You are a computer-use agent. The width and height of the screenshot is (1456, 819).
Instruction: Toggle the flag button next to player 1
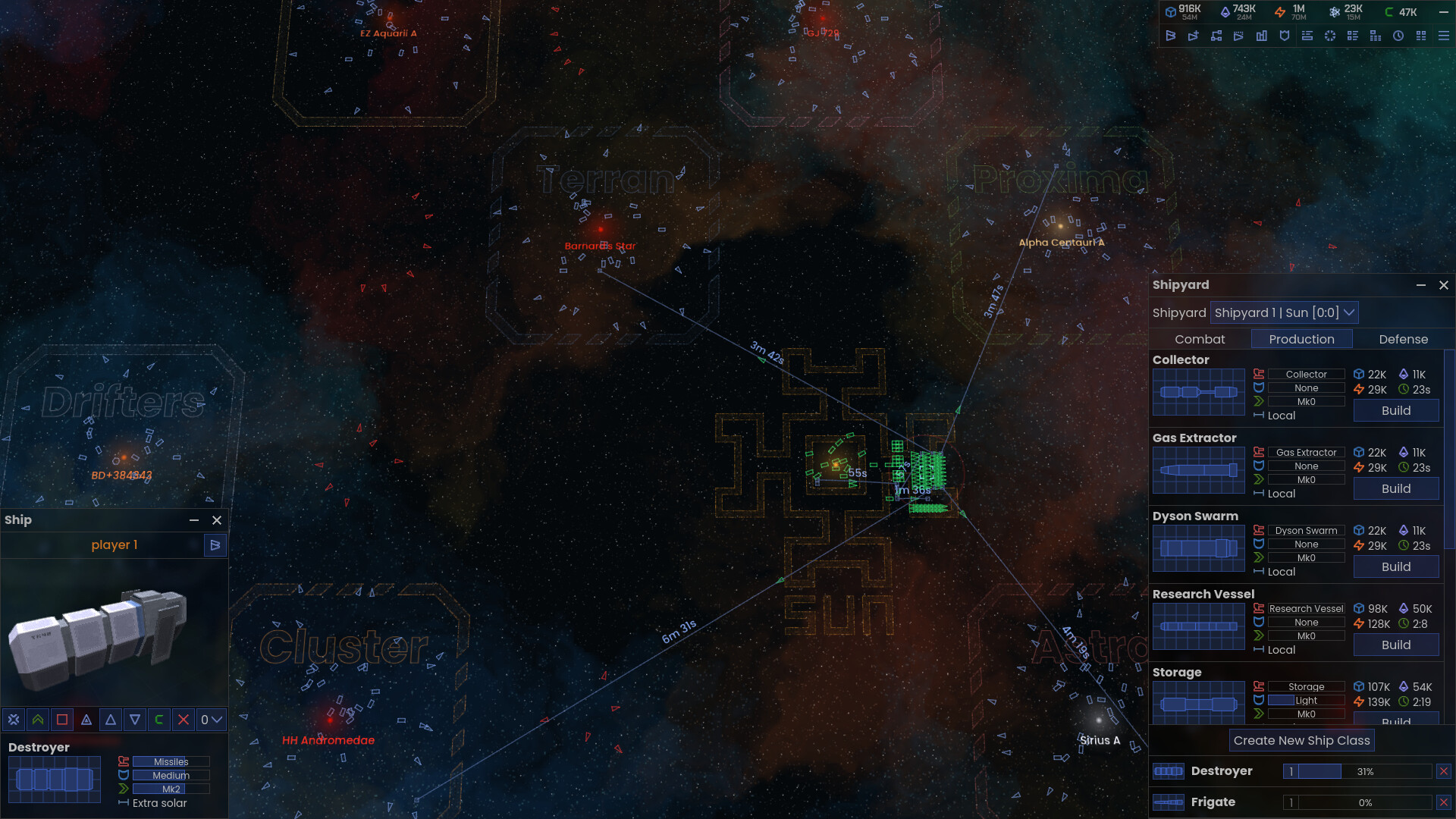215,544
